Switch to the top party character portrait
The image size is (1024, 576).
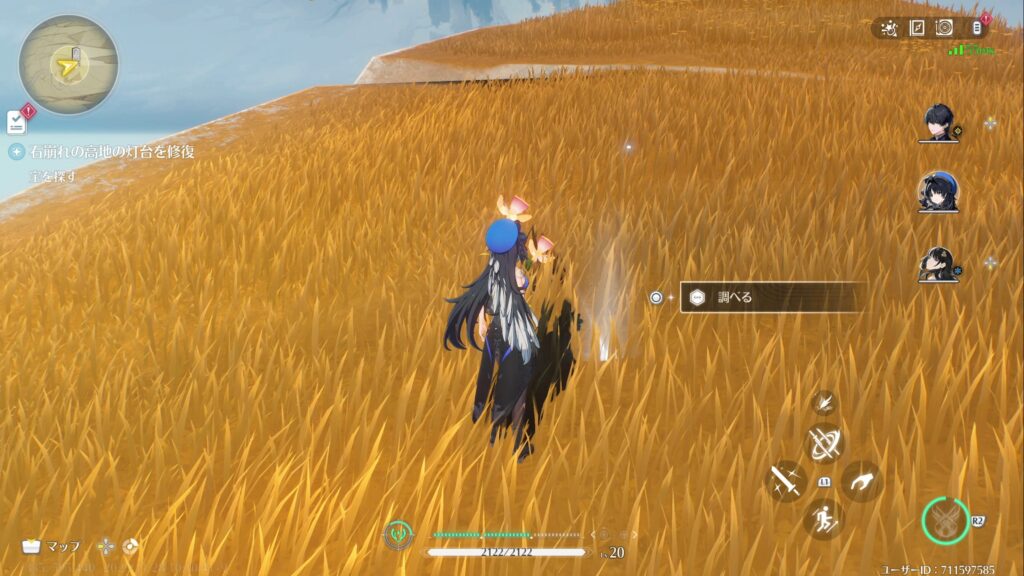939,124
